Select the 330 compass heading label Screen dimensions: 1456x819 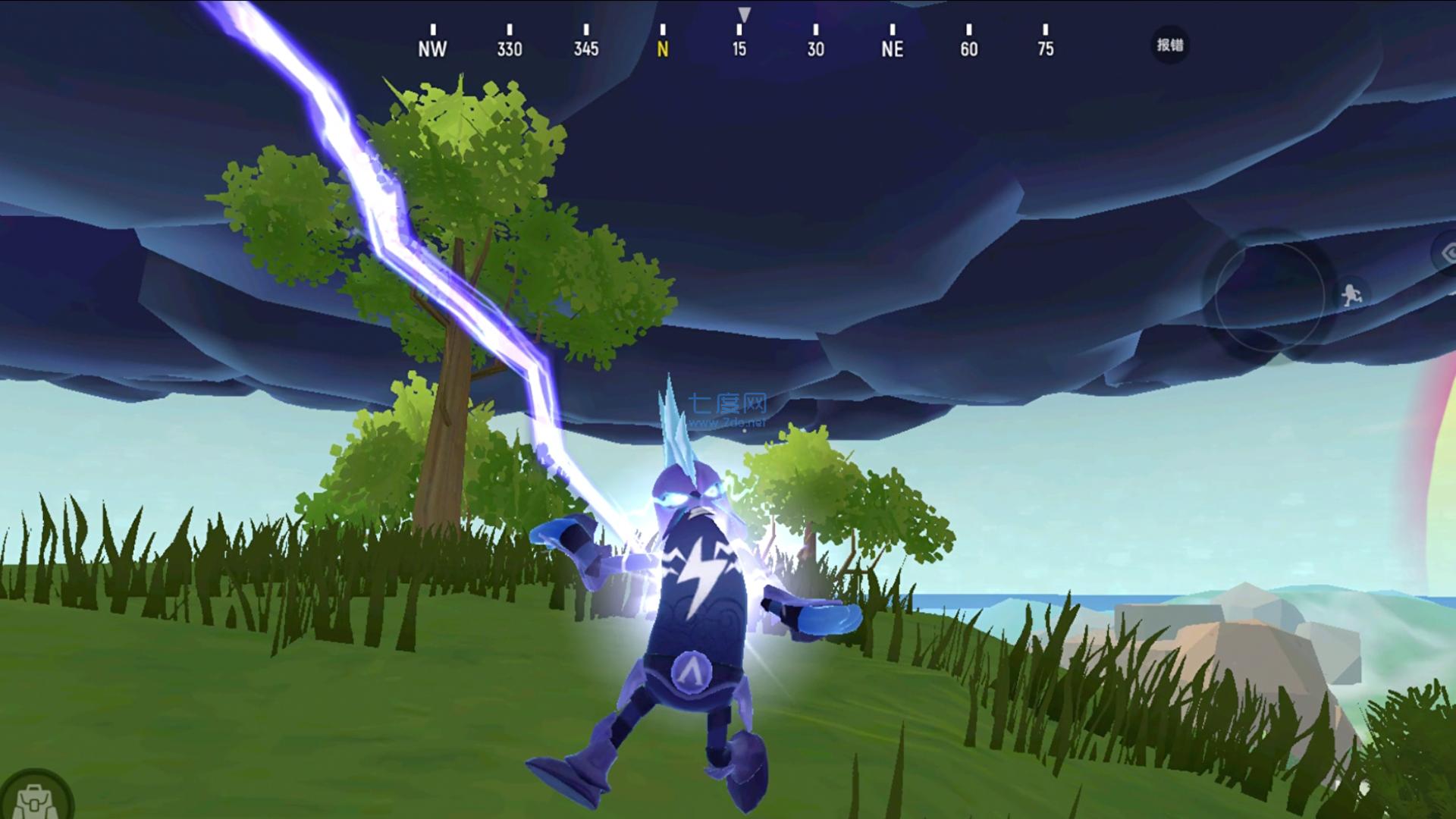pos(510,49)
